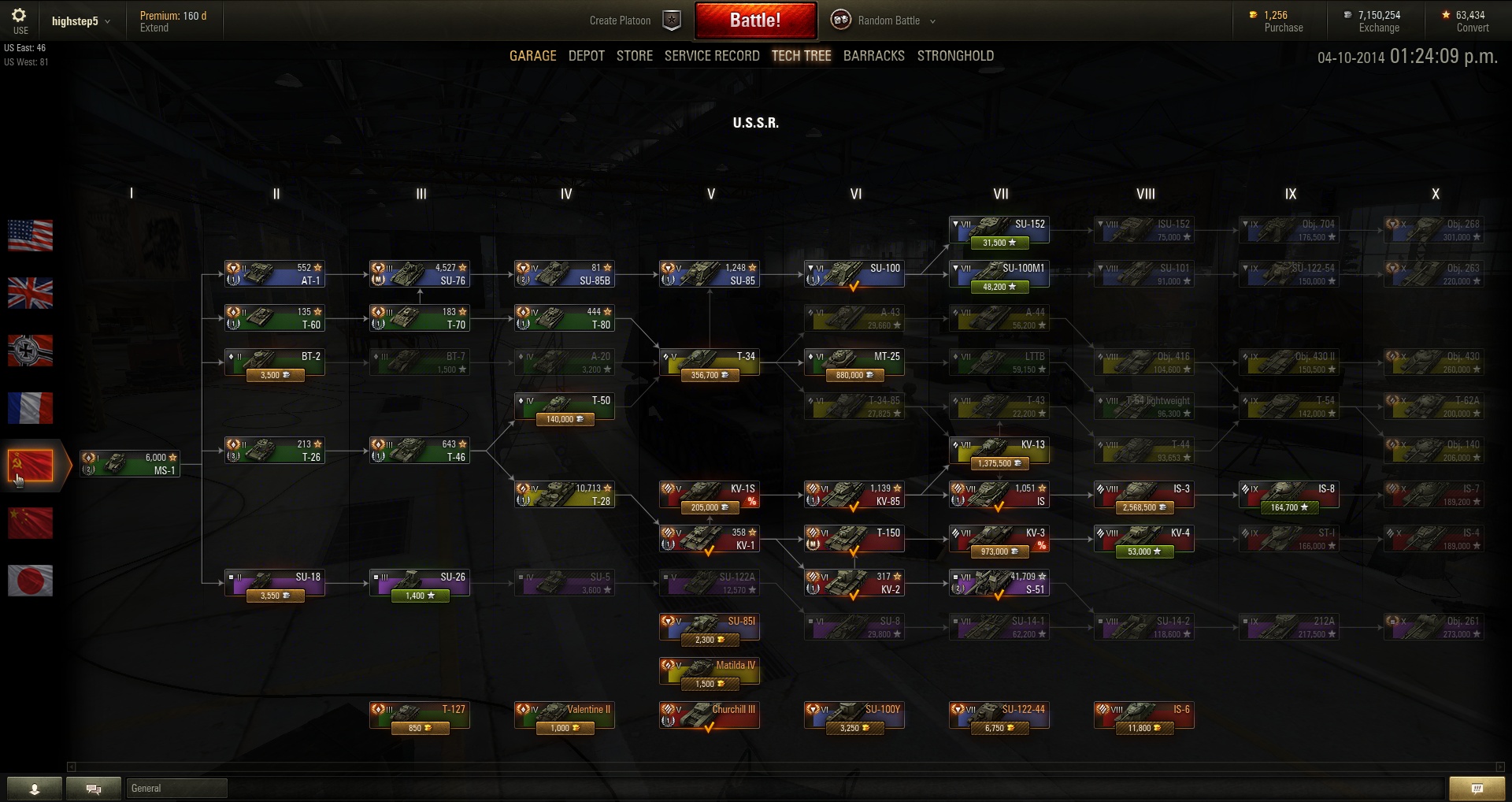The image size is (1512, 802).
Task: Click the credits Exchange icon
Action: pos(1347,14)
